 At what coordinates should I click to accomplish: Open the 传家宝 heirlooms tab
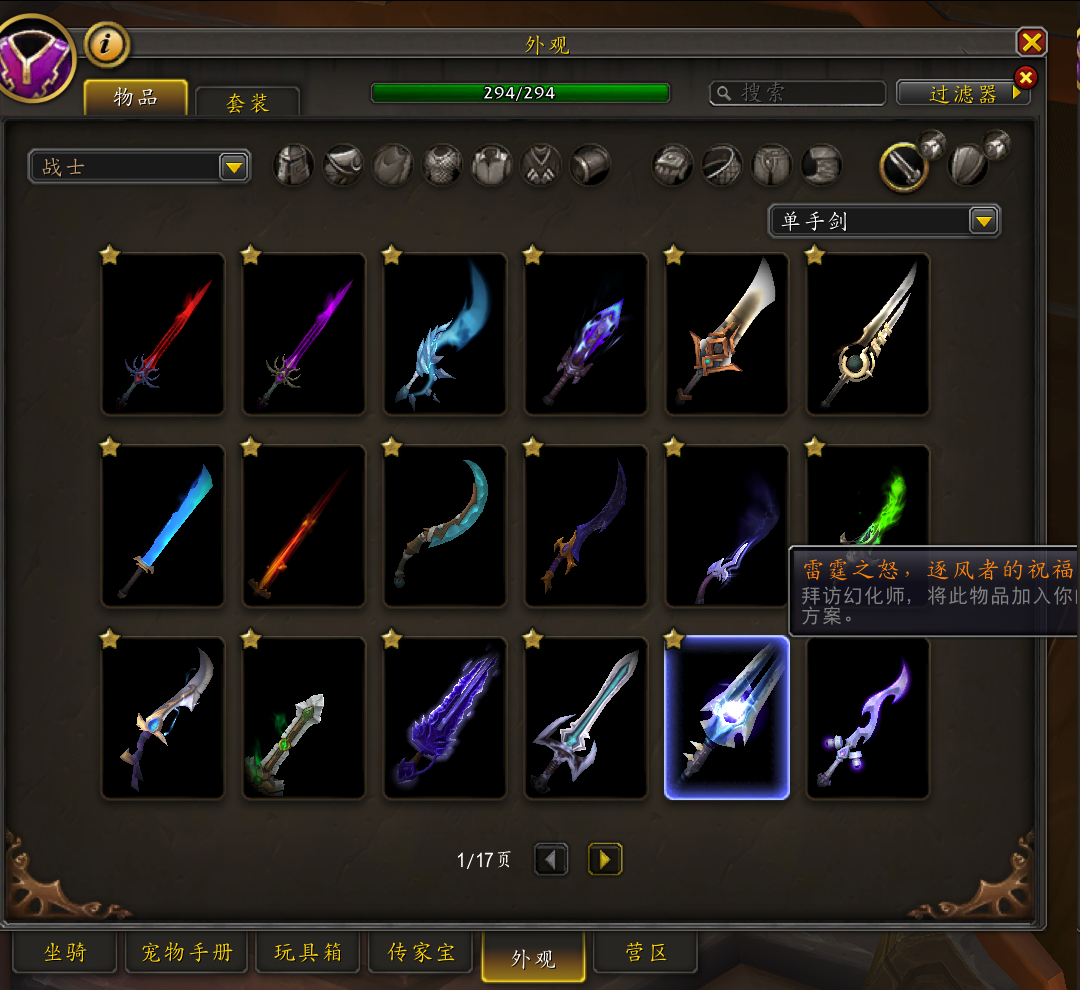422,954
